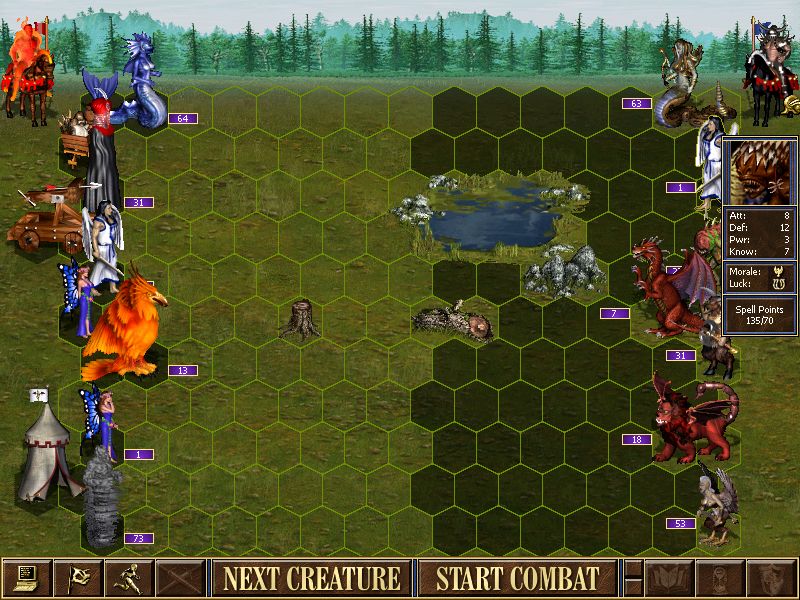800x600 pixels.
Task: Begin the battle with Start Combat
Action: tap(518, 578)
